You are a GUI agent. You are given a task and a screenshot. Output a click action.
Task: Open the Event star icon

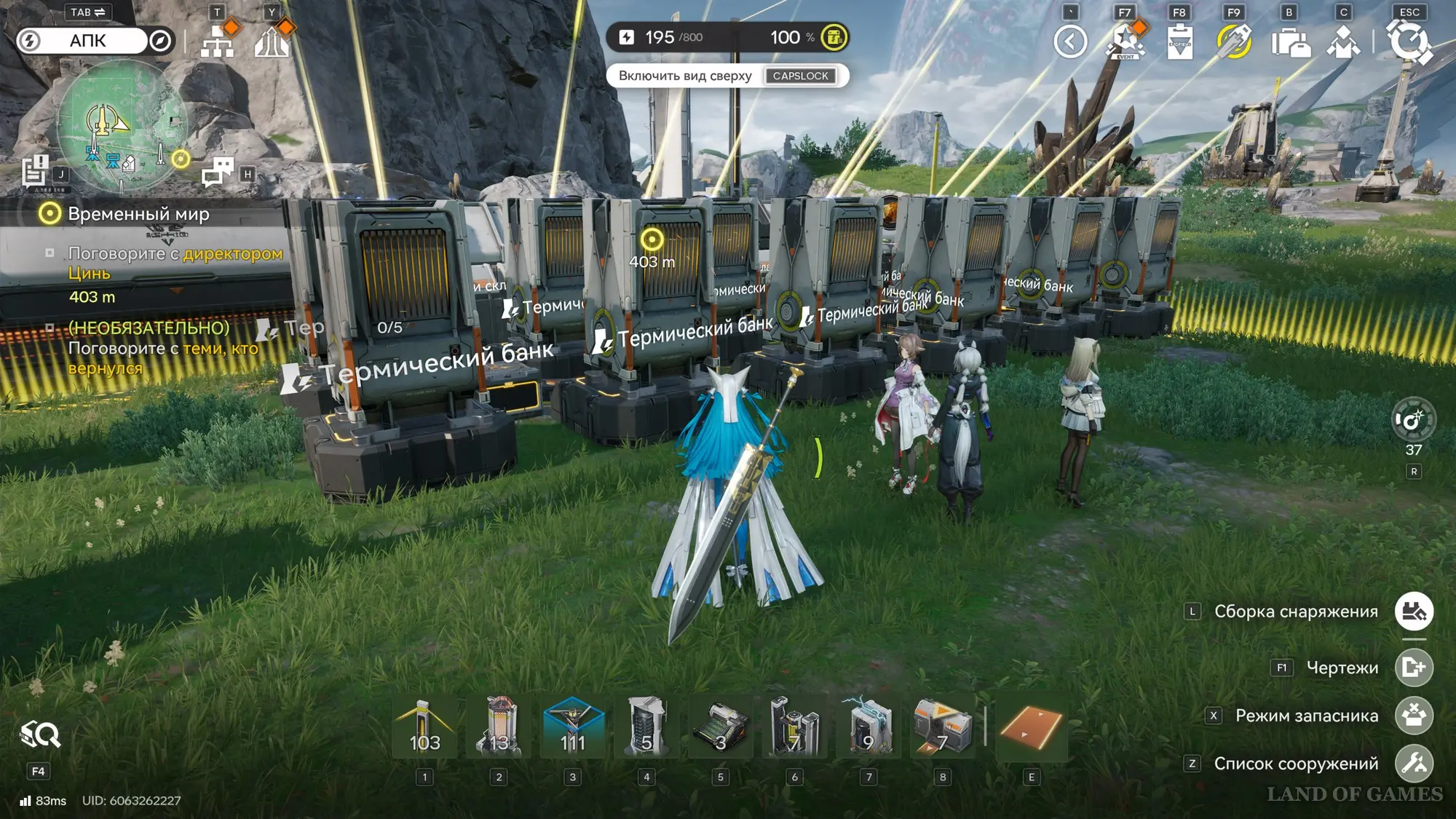1125,41
